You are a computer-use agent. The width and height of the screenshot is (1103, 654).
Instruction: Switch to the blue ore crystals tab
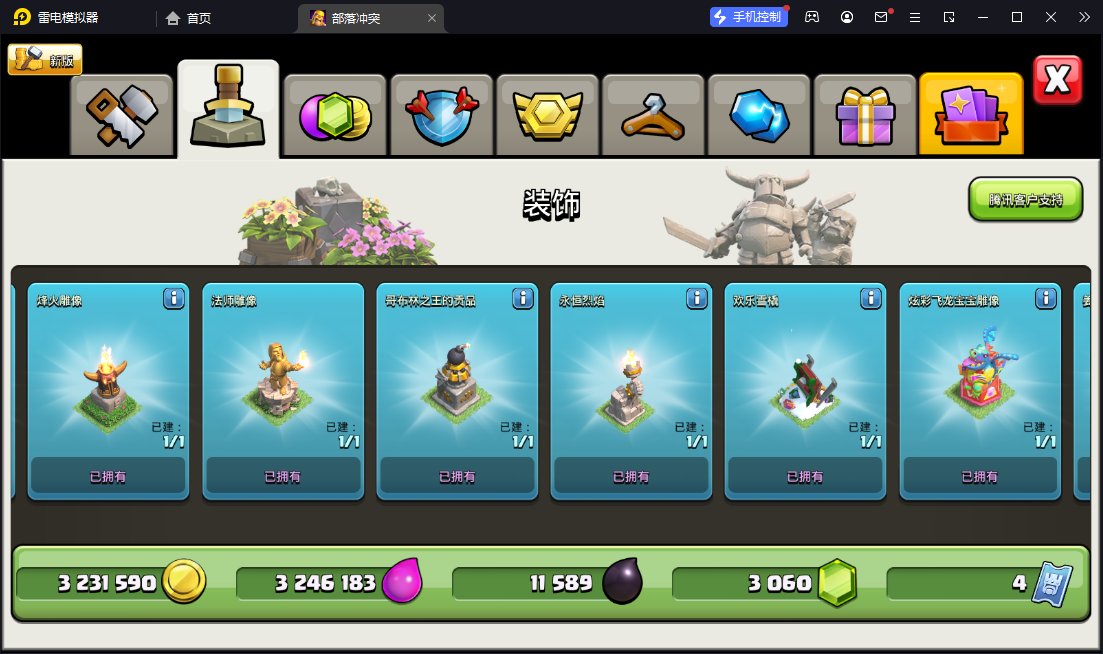[x=759, y=115]
